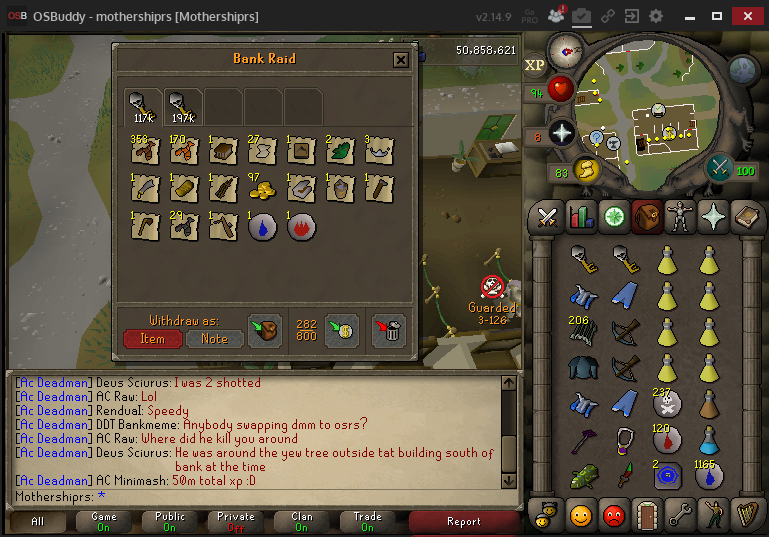Set withdraw mode to Note
Viewport: 769px width, 537px height.
tap(214, 339)
